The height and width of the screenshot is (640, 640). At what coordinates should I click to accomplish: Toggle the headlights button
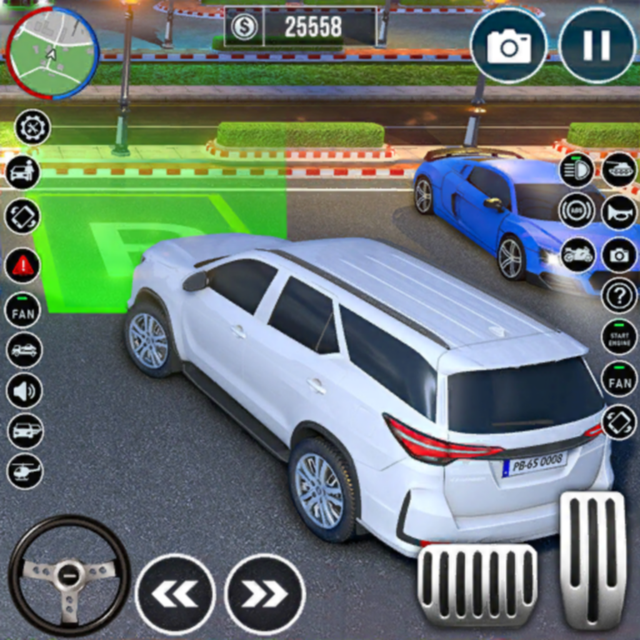(576, 170)
